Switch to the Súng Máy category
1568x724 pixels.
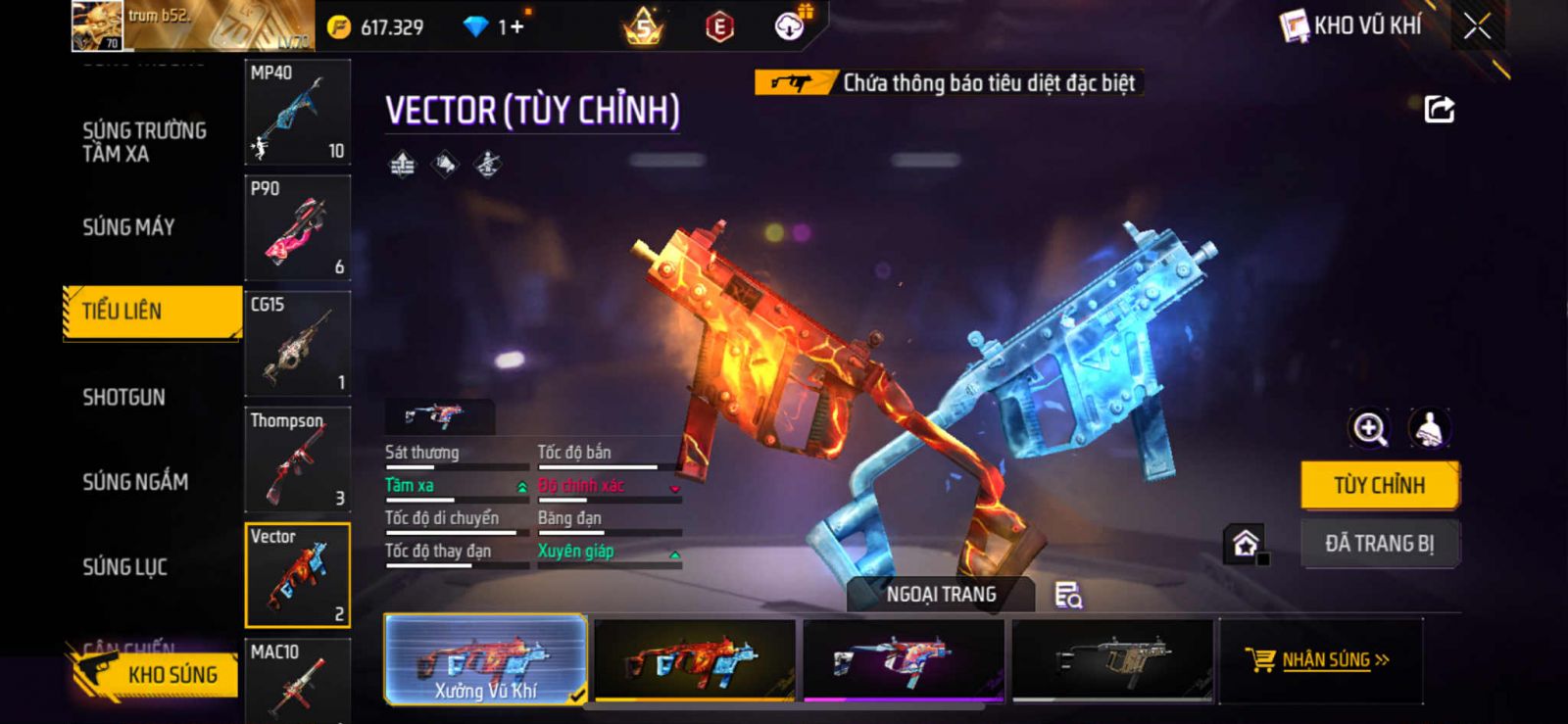tap(128, 227)
